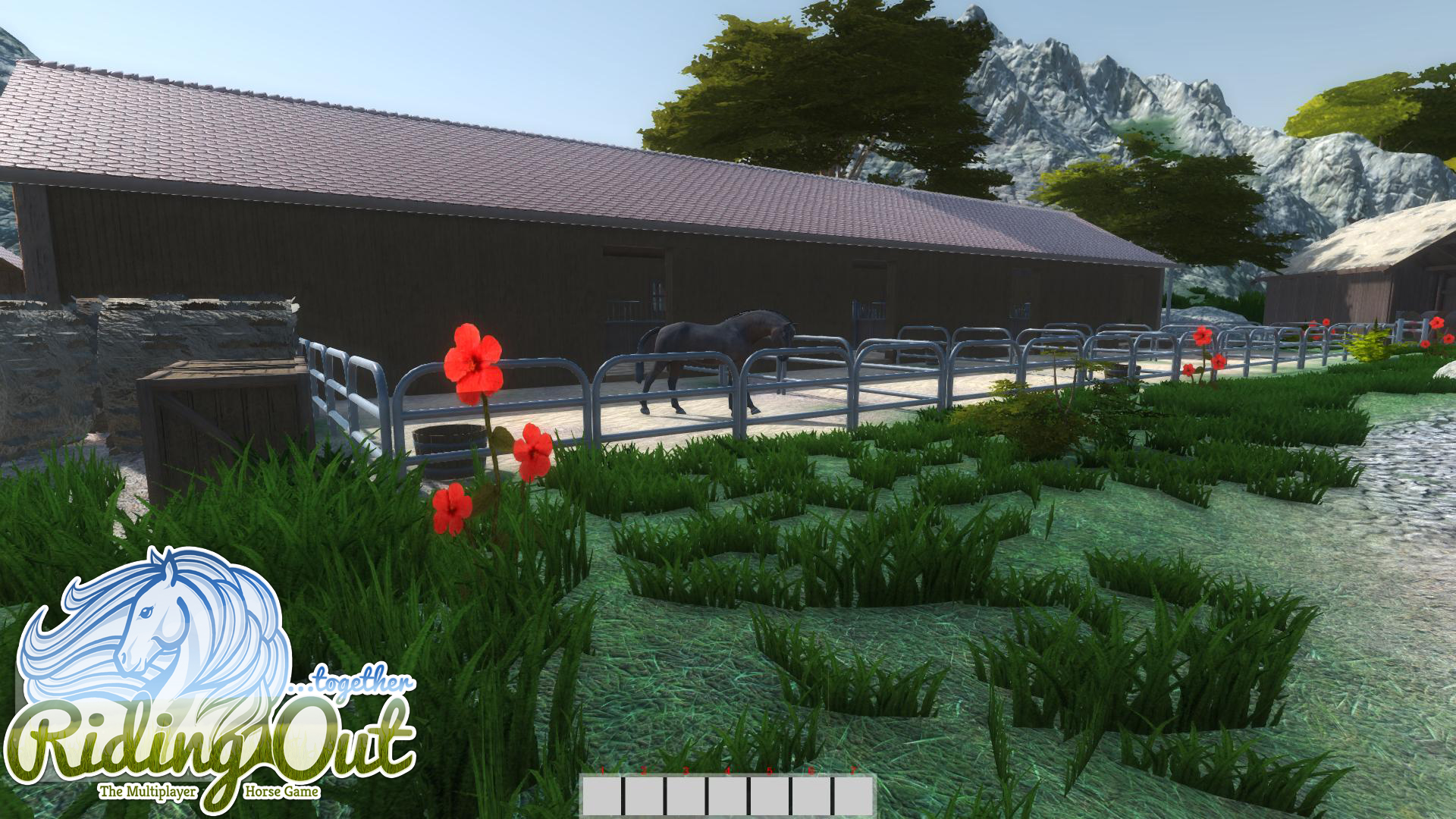Viewport: 1456px width, 819px height.
Task: Select hotbar slot 2
Action: [643, 798]
